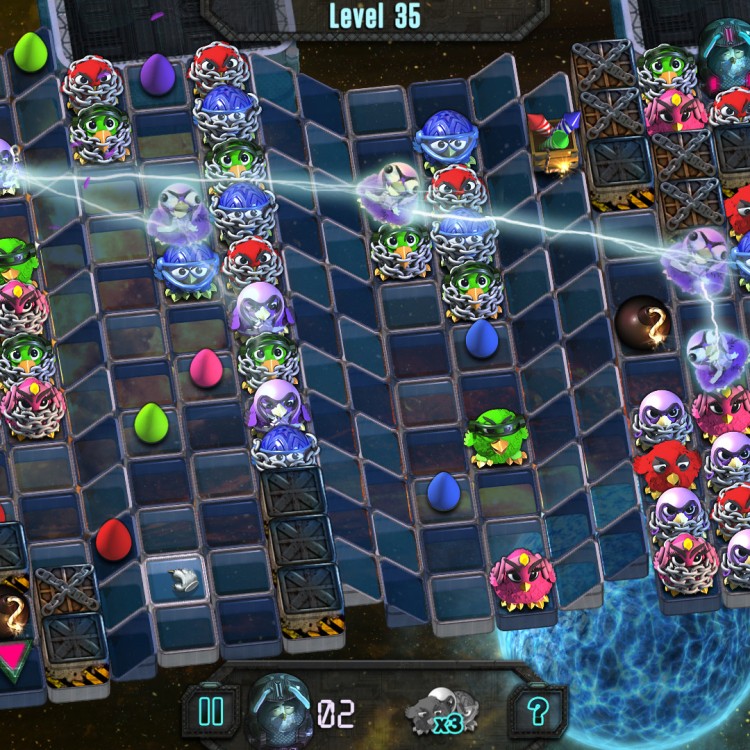Select the black mystery bomb tile
The width and height of the screenshot is (750, 750).
click(x=640, y=321)
